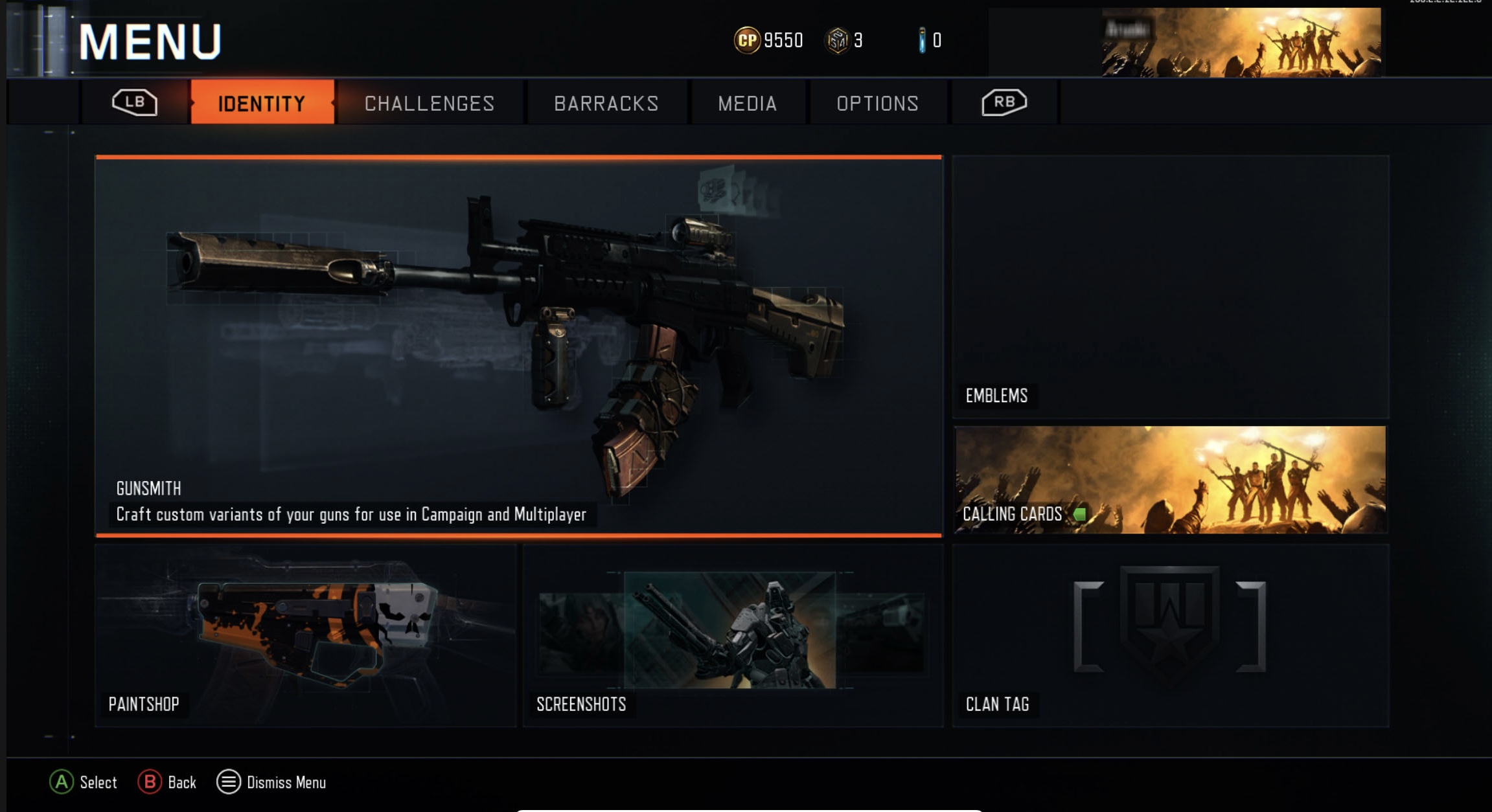
Task: Enter the Paintshop tile
Action: pyautogui.click(x=306, y=635)
